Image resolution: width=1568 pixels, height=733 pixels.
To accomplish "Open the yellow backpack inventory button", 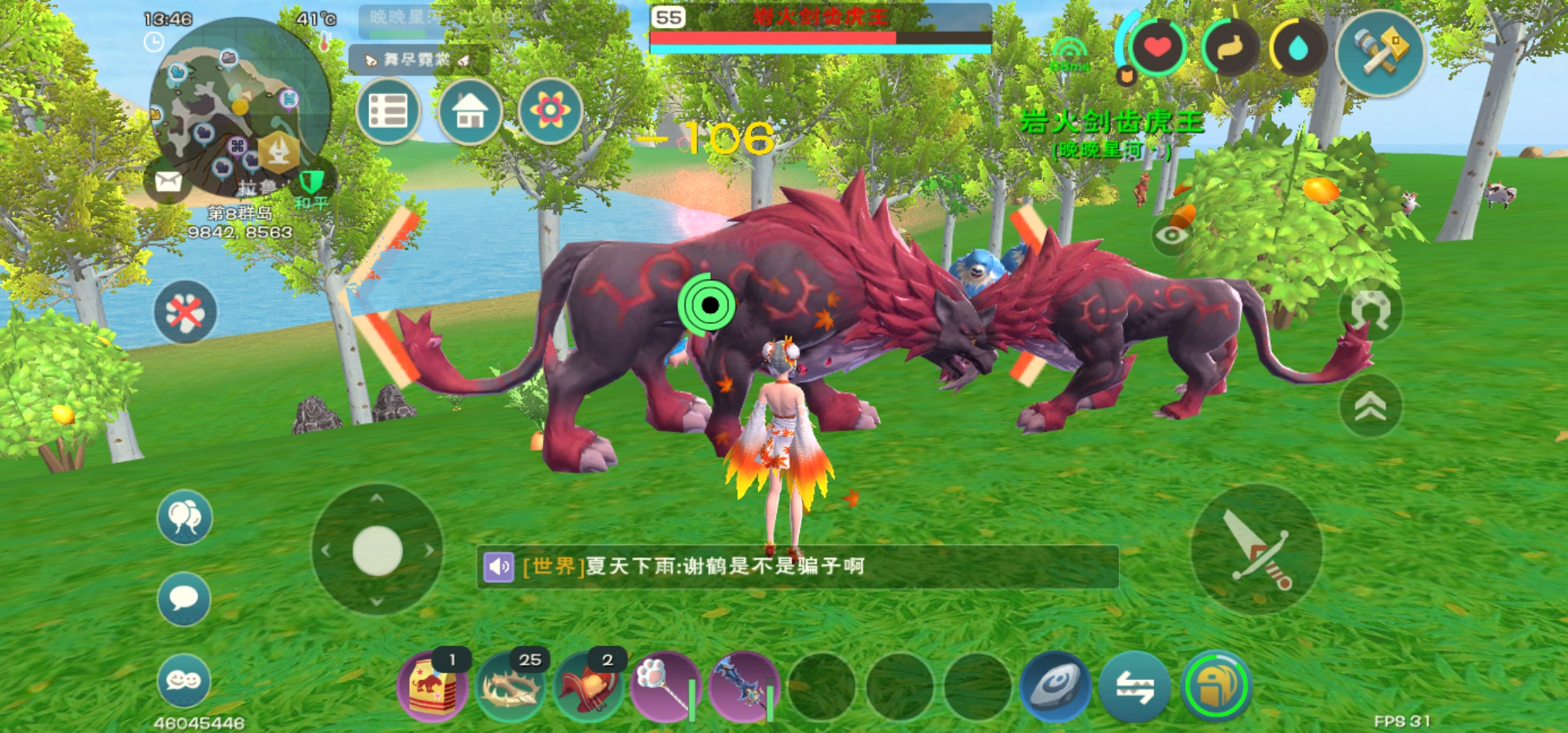I will click(x=1216, y=687).
